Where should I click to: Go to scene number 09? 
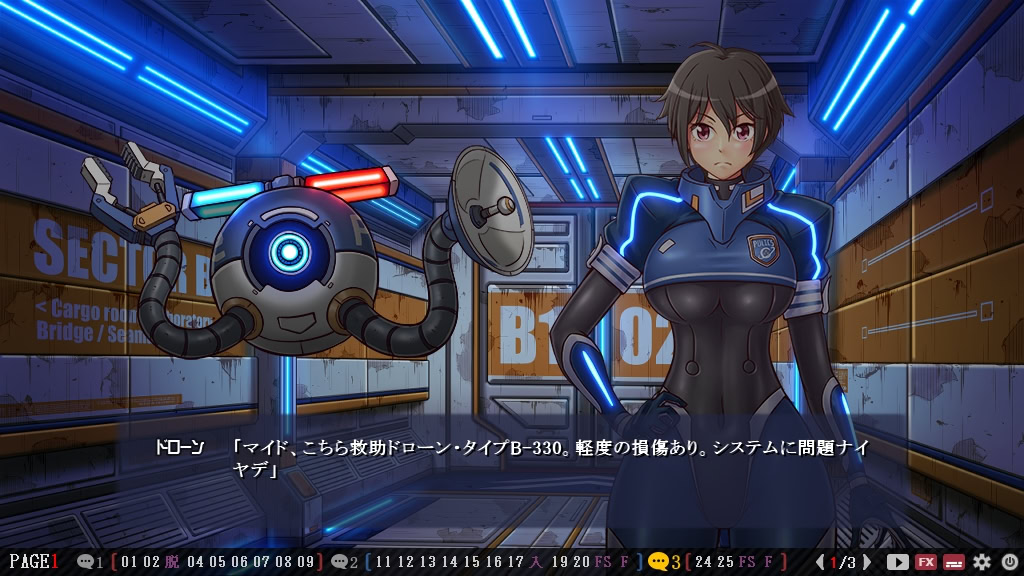pos(306,562)
